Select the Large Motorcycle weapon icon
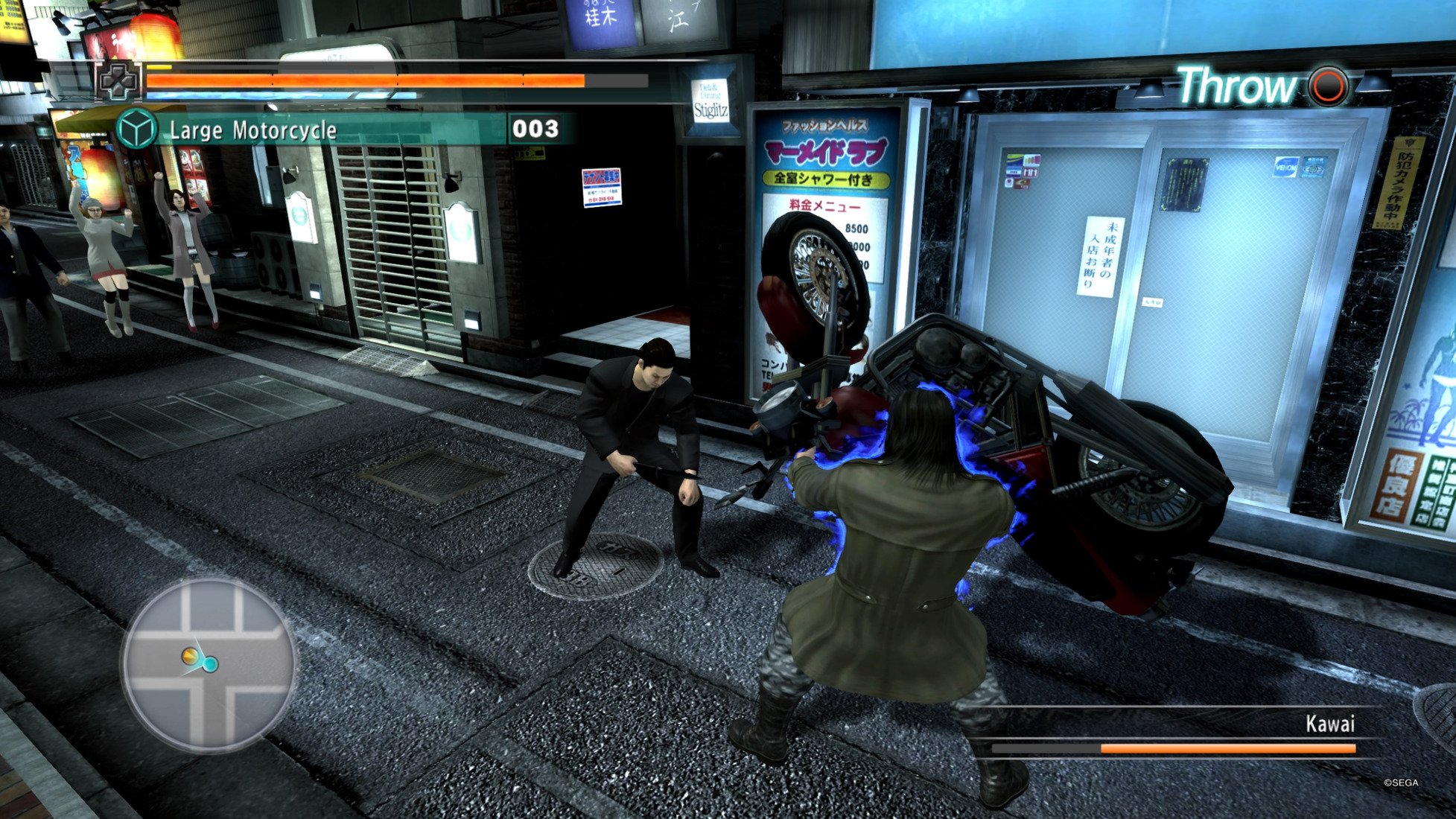 [136, 130]
